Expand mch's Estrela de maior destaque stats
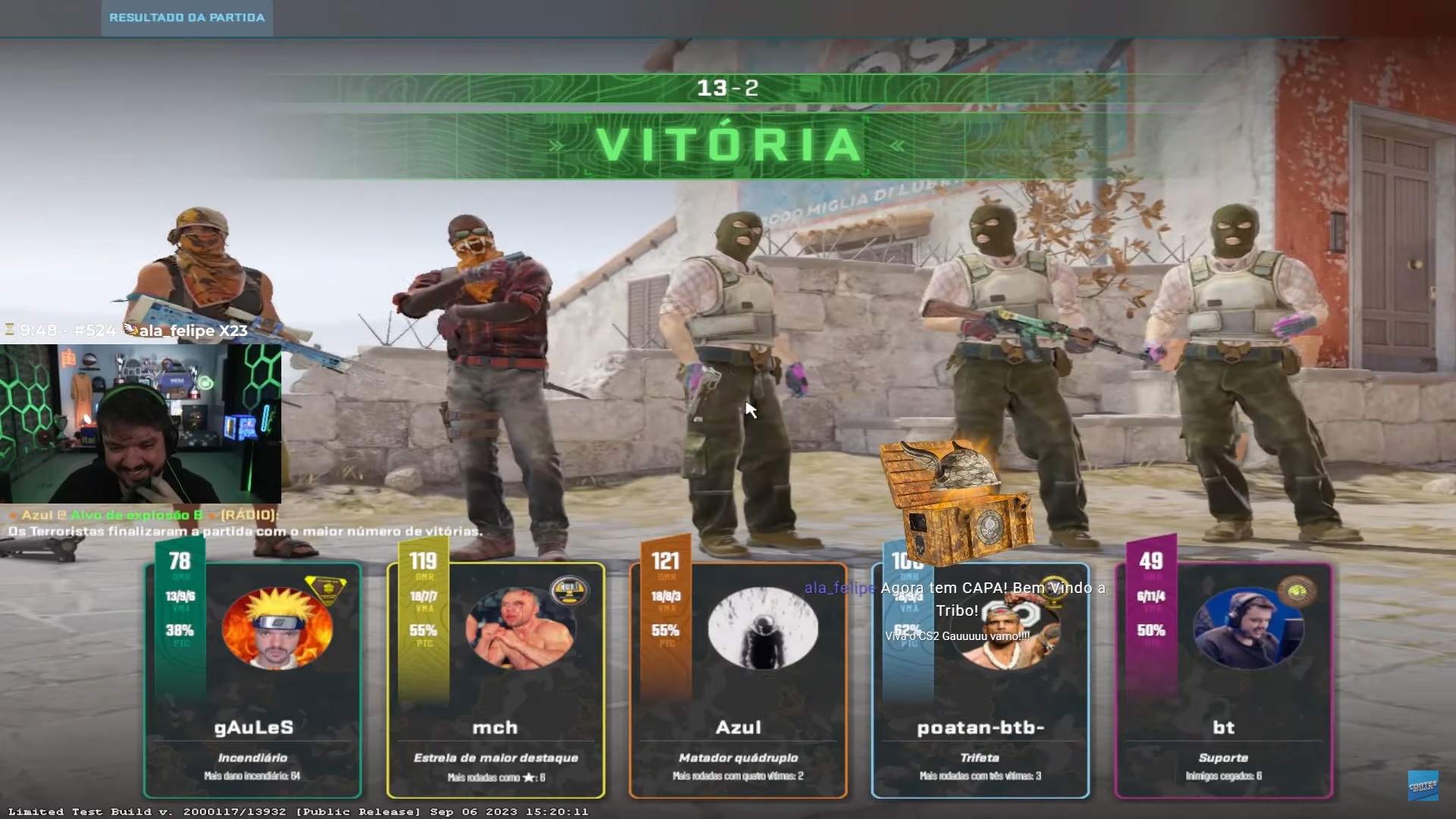This screenshot has height=819, width=1456. (497, 758)
